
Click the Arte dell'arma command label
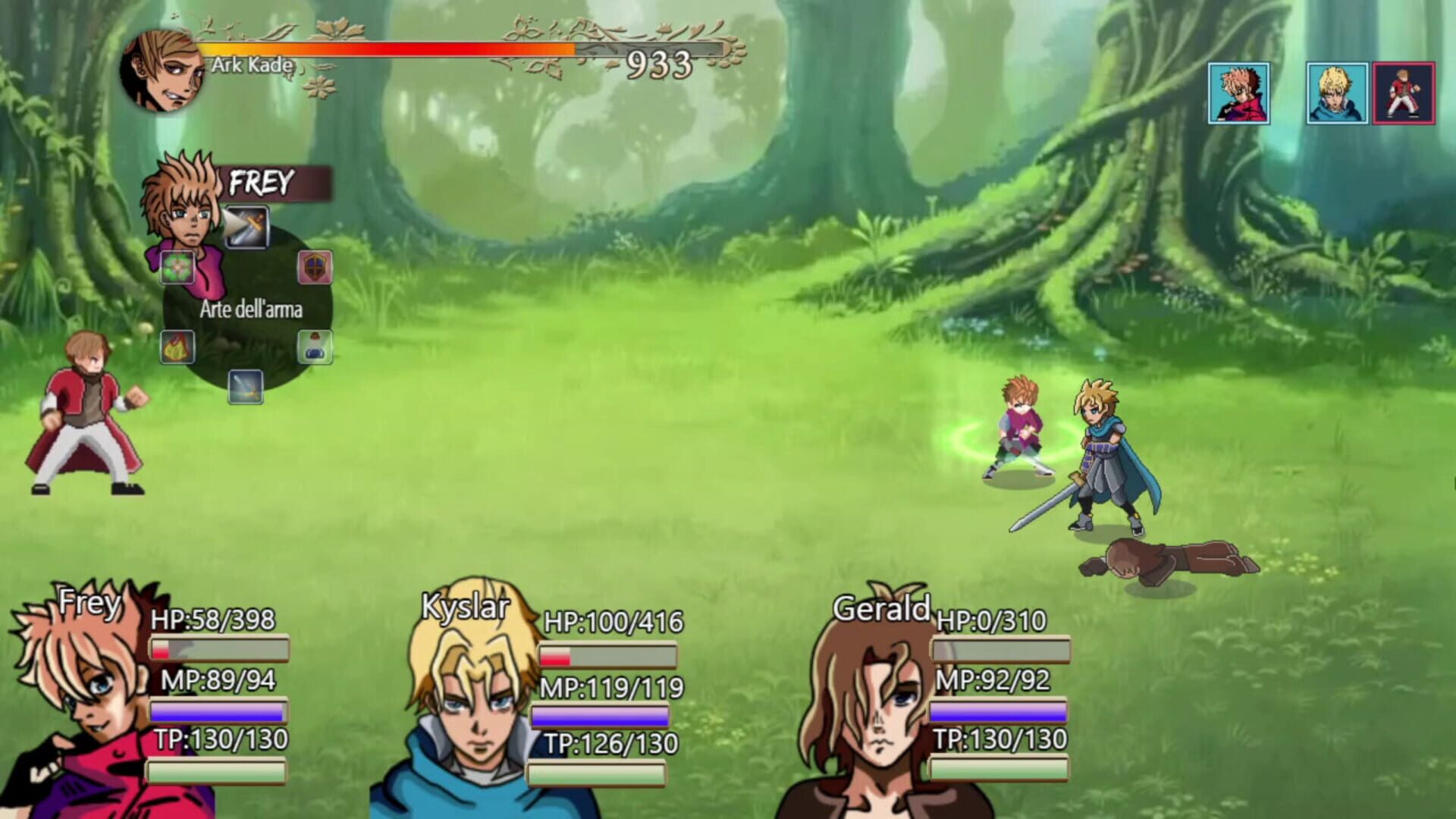point(251,309)
